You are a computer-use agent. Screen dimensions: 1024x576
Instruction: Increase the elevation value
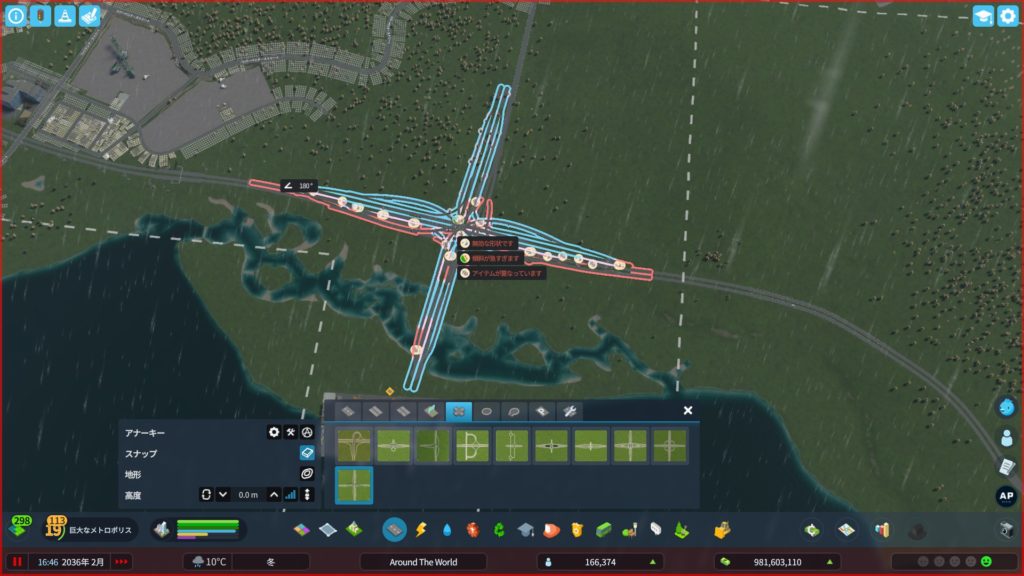coord(274,494)
